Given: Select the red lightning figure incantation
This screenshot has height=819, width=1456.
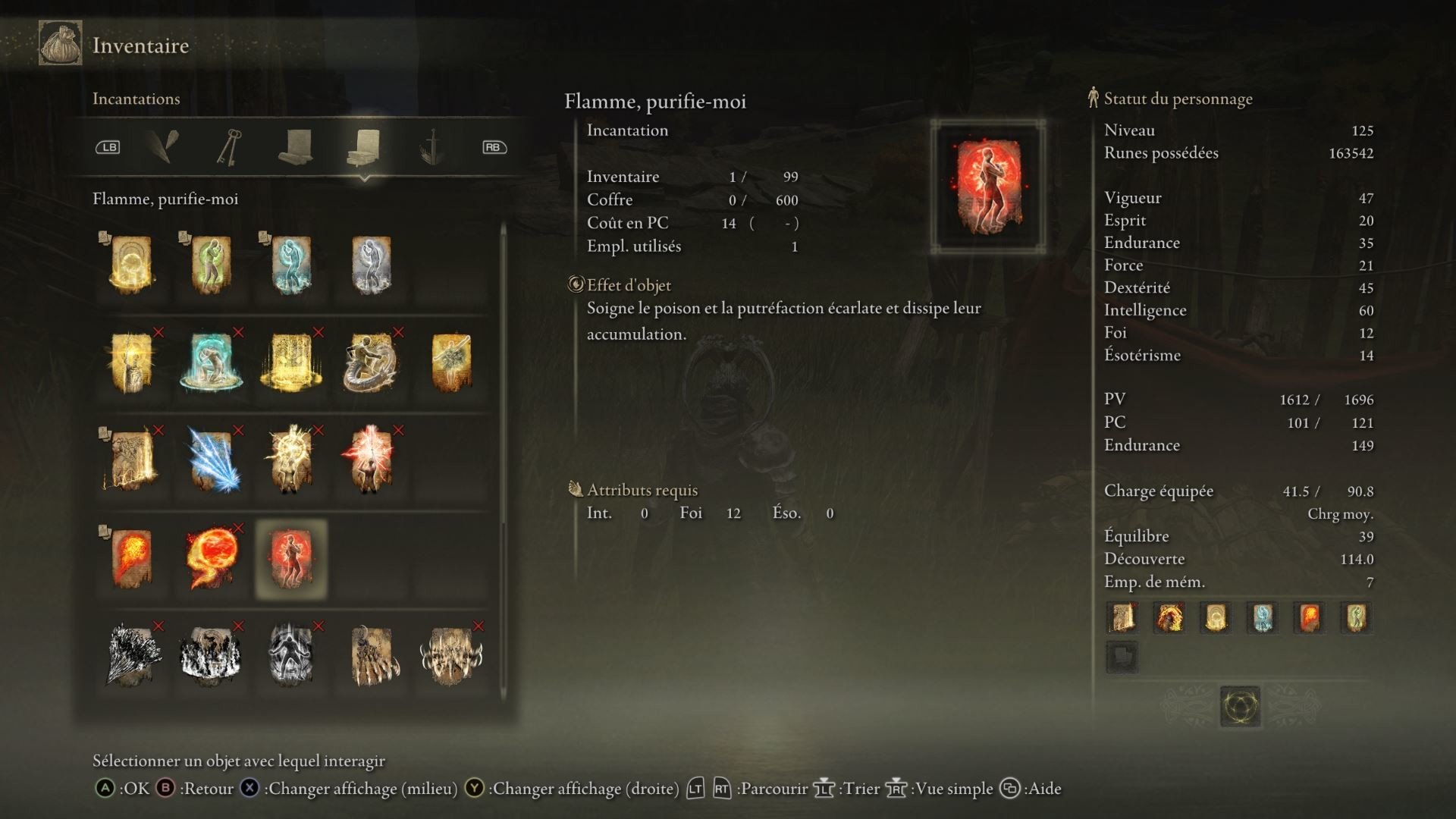Looking at the screenshot, I should pos(371,460).
